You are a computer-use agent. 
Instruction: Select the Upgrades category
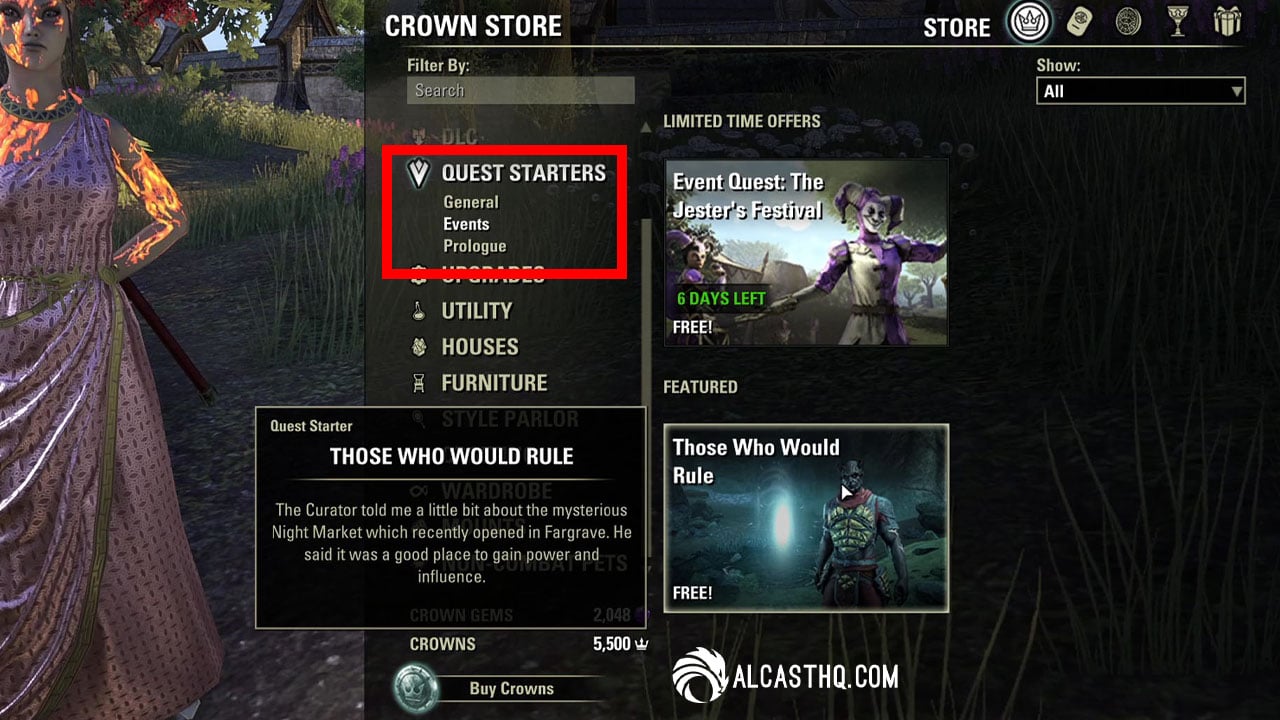pos(491,275)
